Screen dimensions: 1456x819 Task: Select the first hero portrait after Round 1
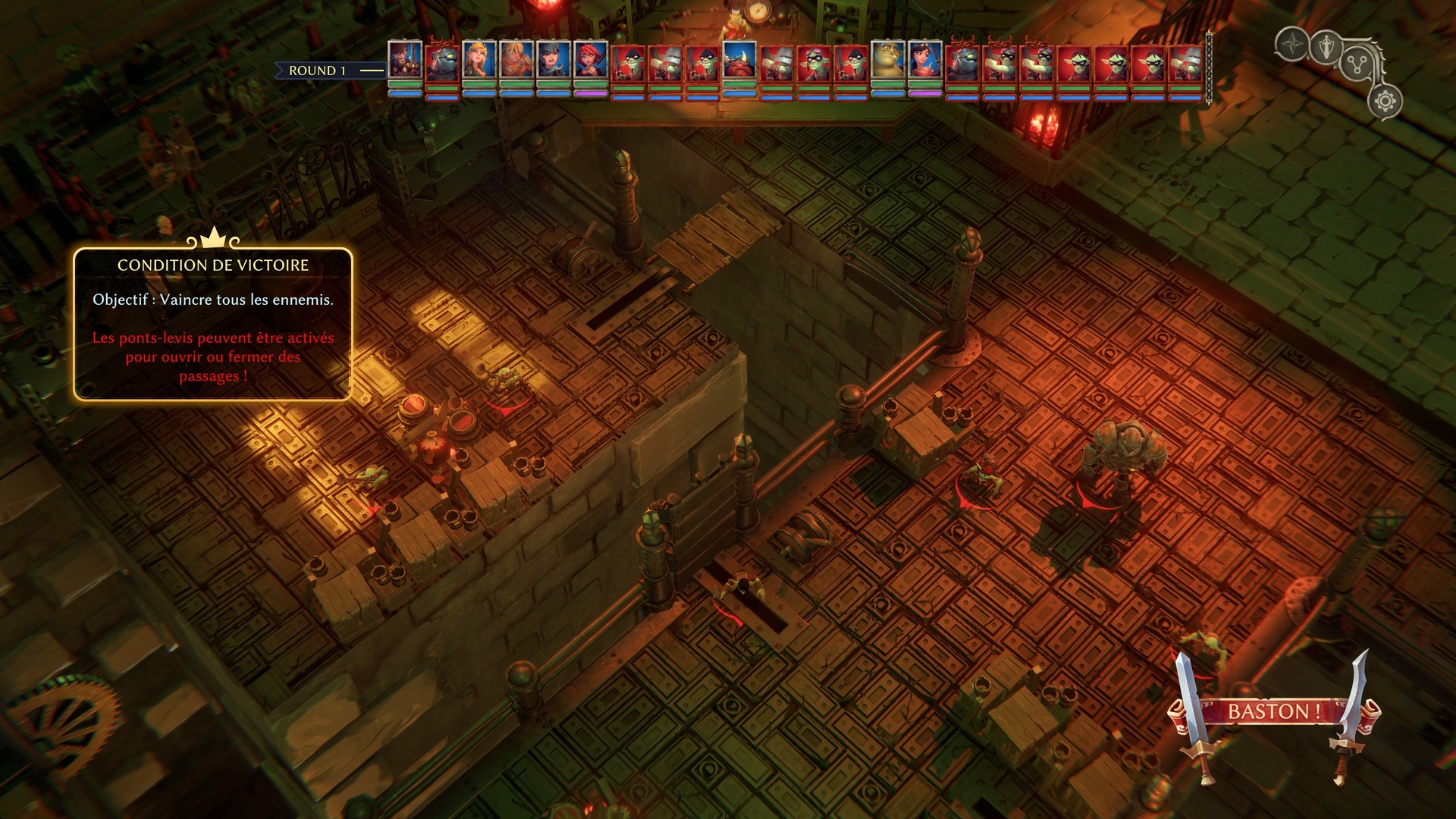[x=405, y=60]
